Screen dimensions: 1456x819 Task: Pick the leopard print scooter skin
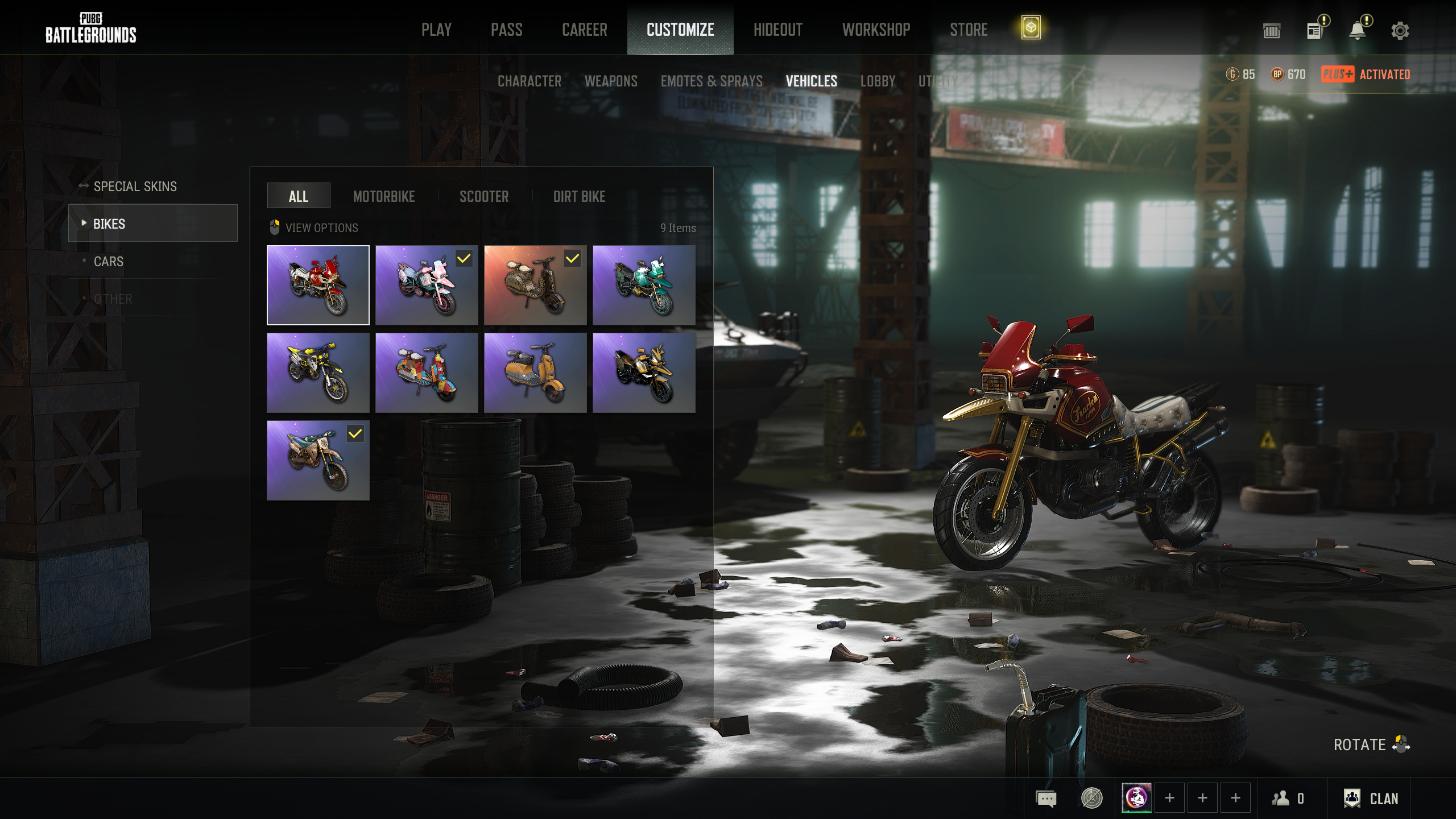click(535, 286)
